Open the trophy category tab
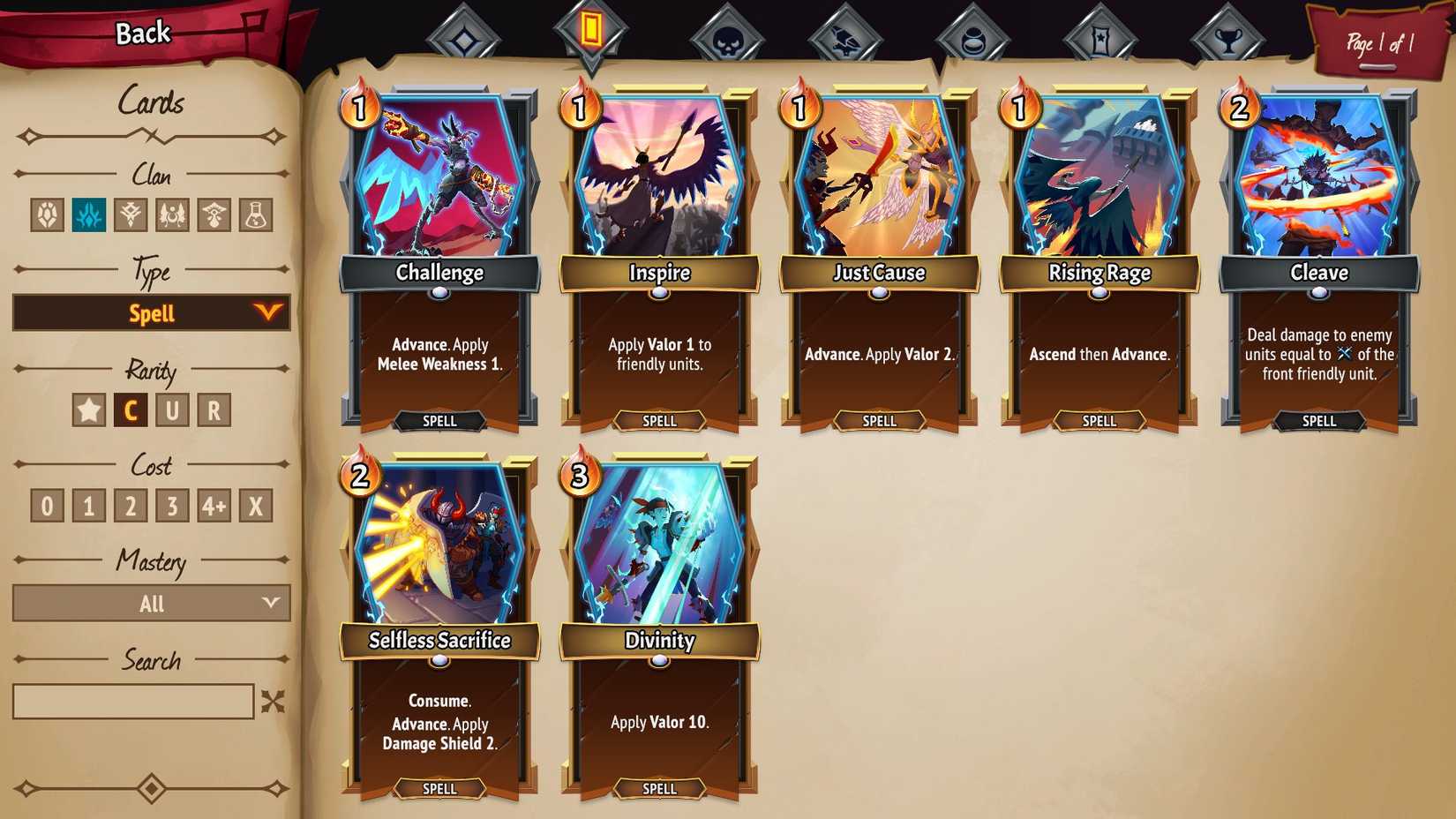Viewport: 1456px width, 819px height. coord(1228,35)
